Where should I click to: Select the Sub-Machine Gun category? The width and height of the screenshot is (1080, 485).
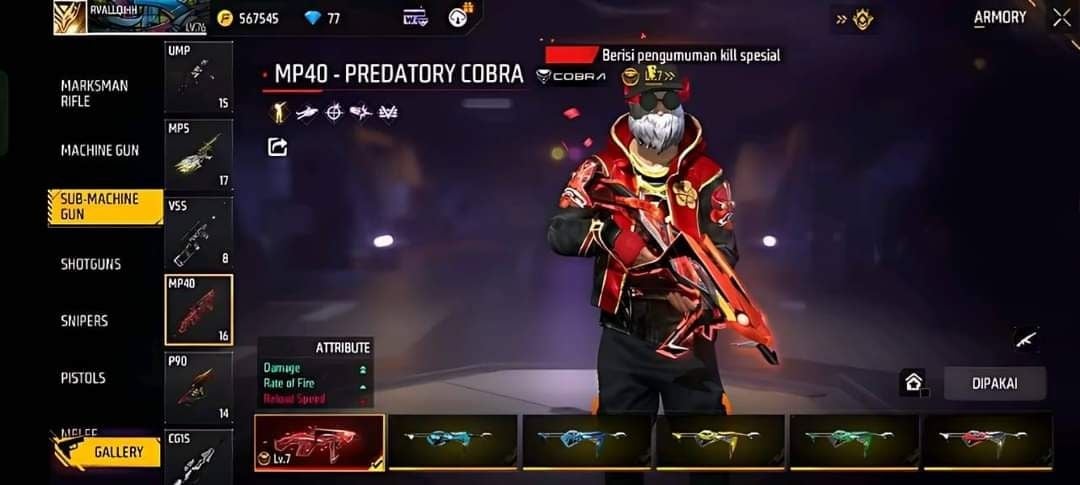click(104, 207)
